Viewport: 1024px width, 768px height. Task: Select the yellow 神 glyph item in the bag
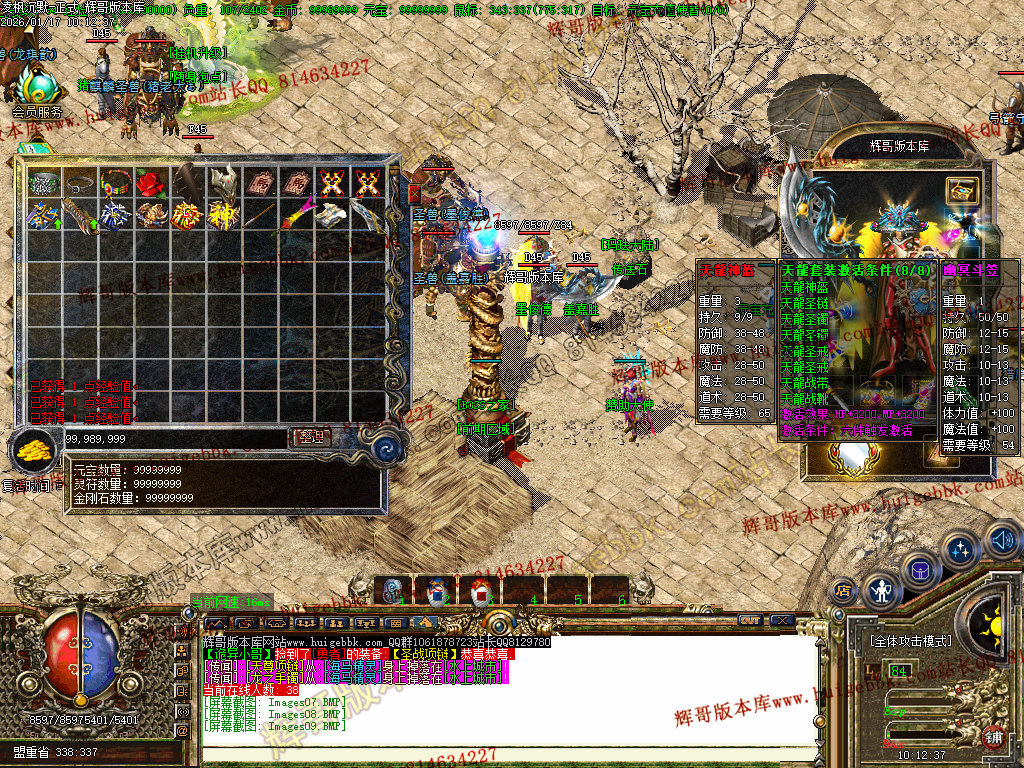click(222, 216)
